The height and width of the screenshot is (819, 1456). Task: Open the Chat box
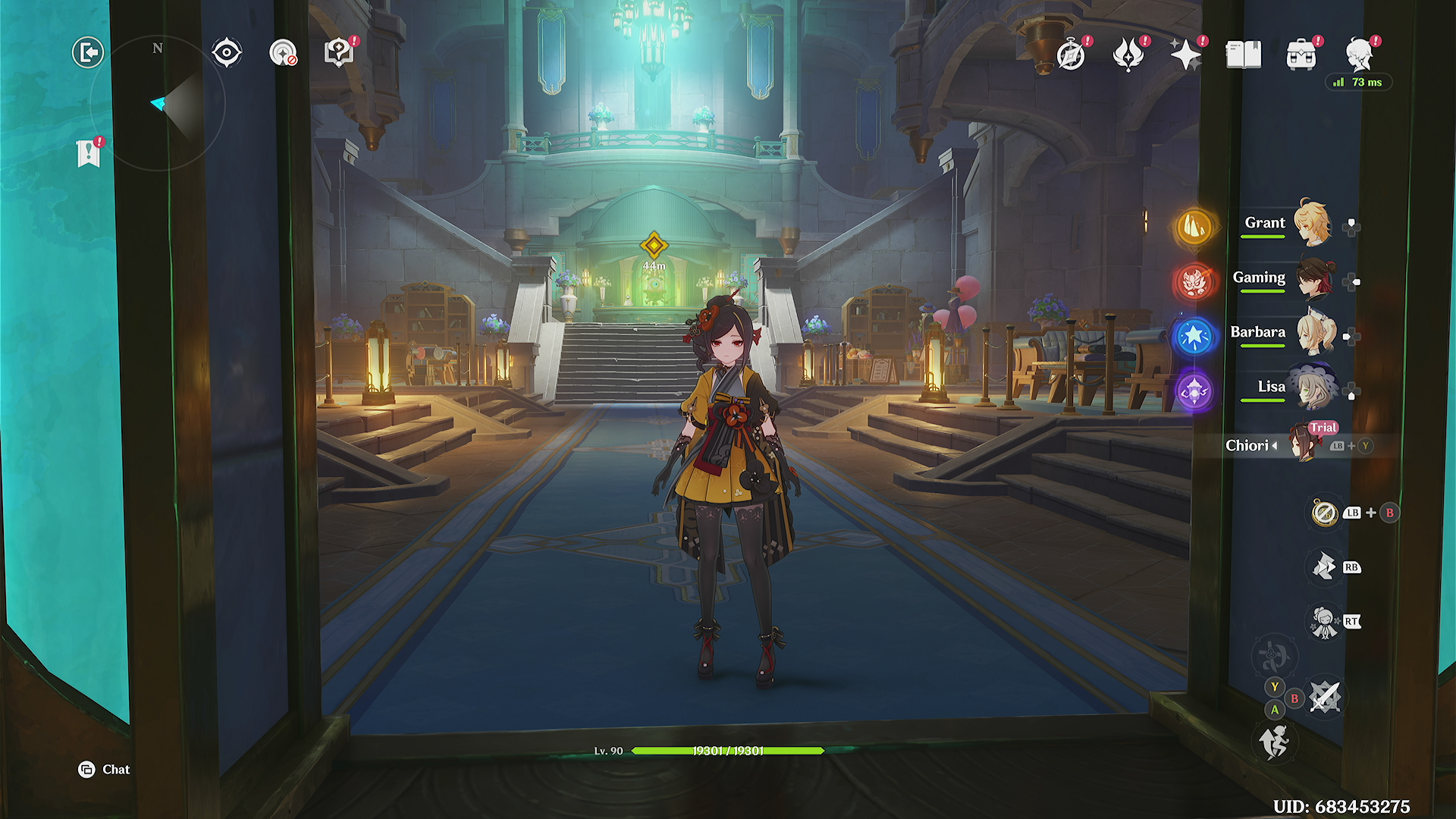[x=105, y=770]
